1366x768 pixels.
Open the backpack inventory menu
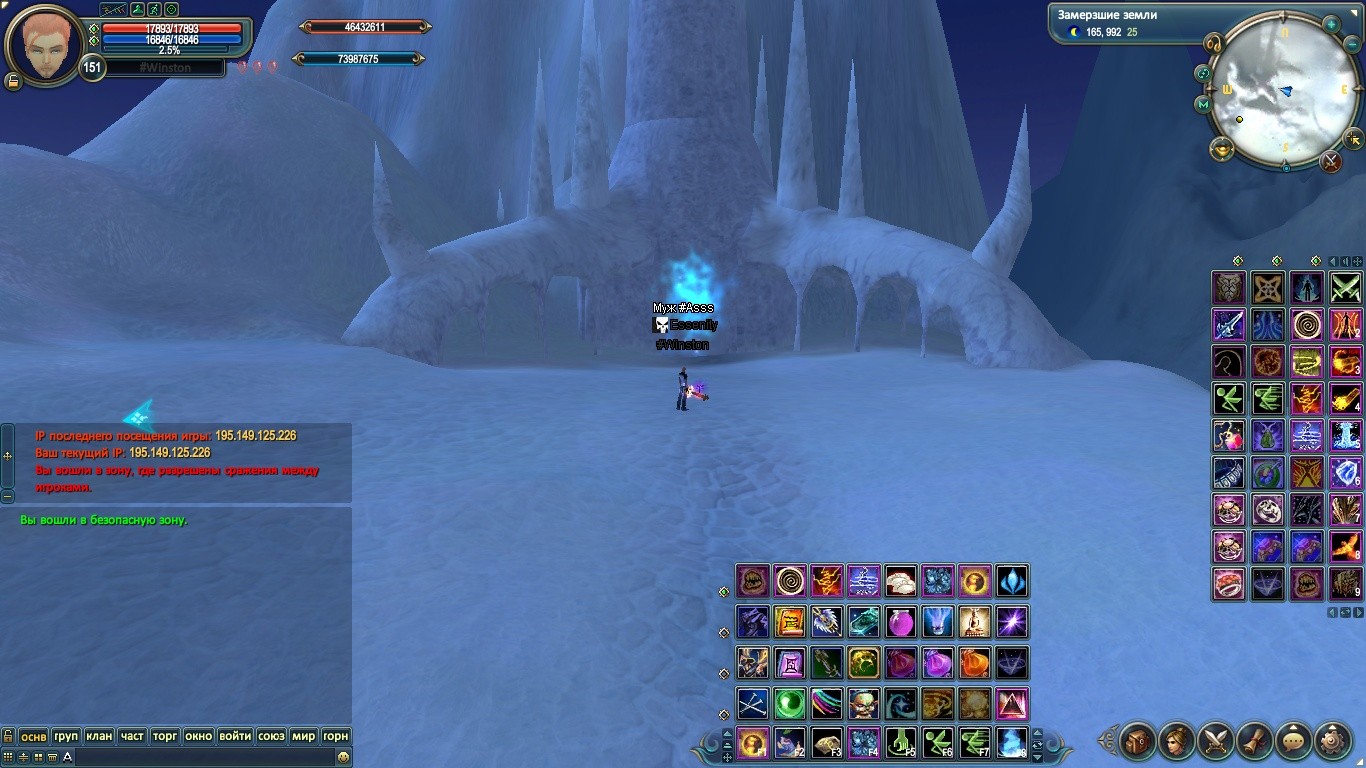coord(1138,742)
